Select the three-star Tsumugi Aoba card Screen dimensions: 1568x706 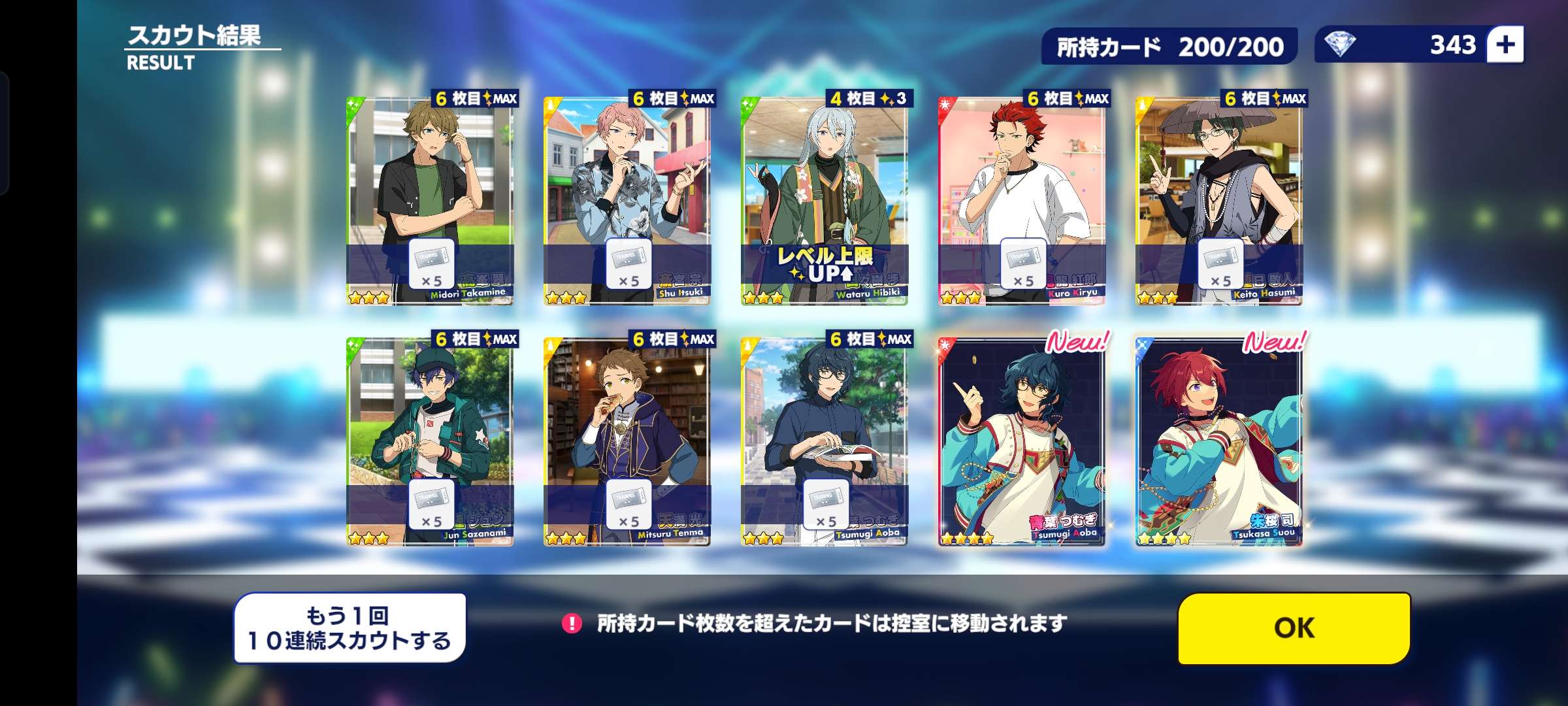(x=825, y=441)
